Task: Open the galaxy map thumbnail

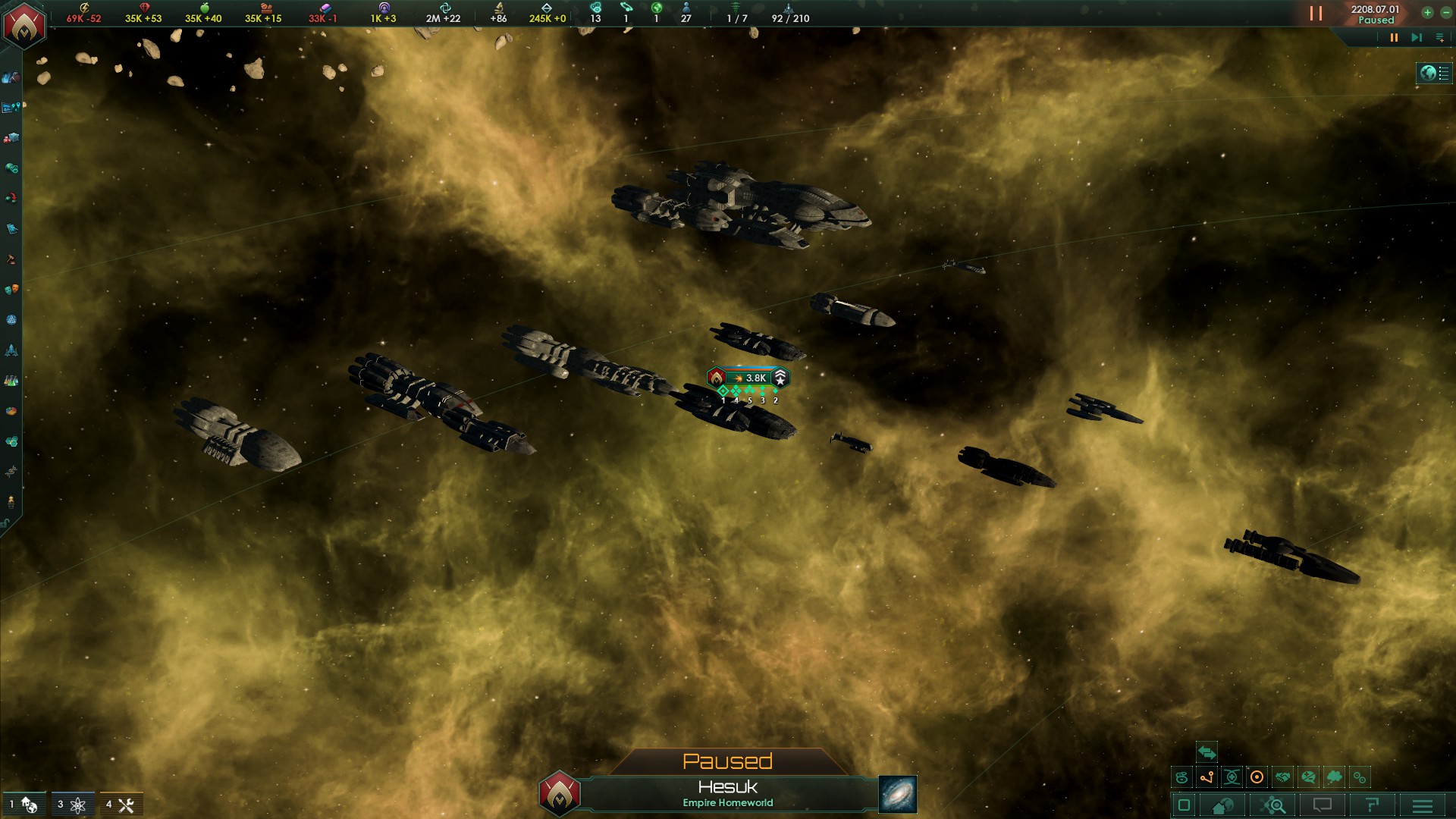Action: pos(898,794)
